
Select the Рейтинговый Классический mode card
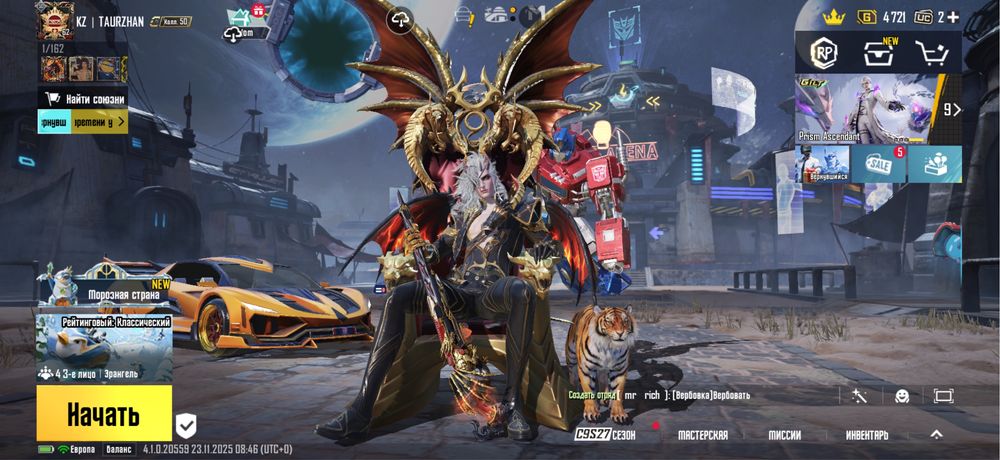[104, 348]
